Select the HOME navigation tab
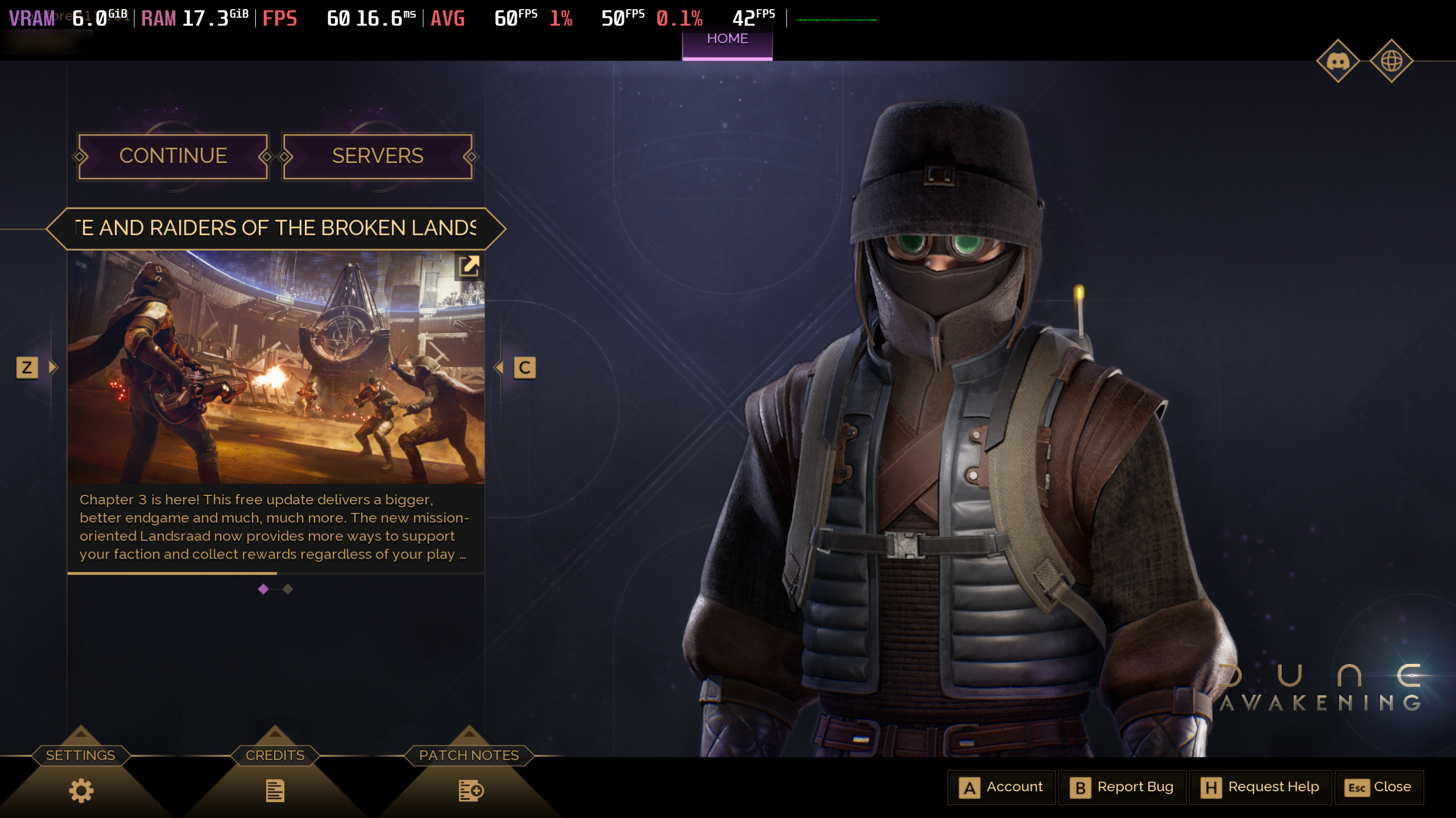Viewport: 1456px width, 818px height. click(x=728, y=39)
